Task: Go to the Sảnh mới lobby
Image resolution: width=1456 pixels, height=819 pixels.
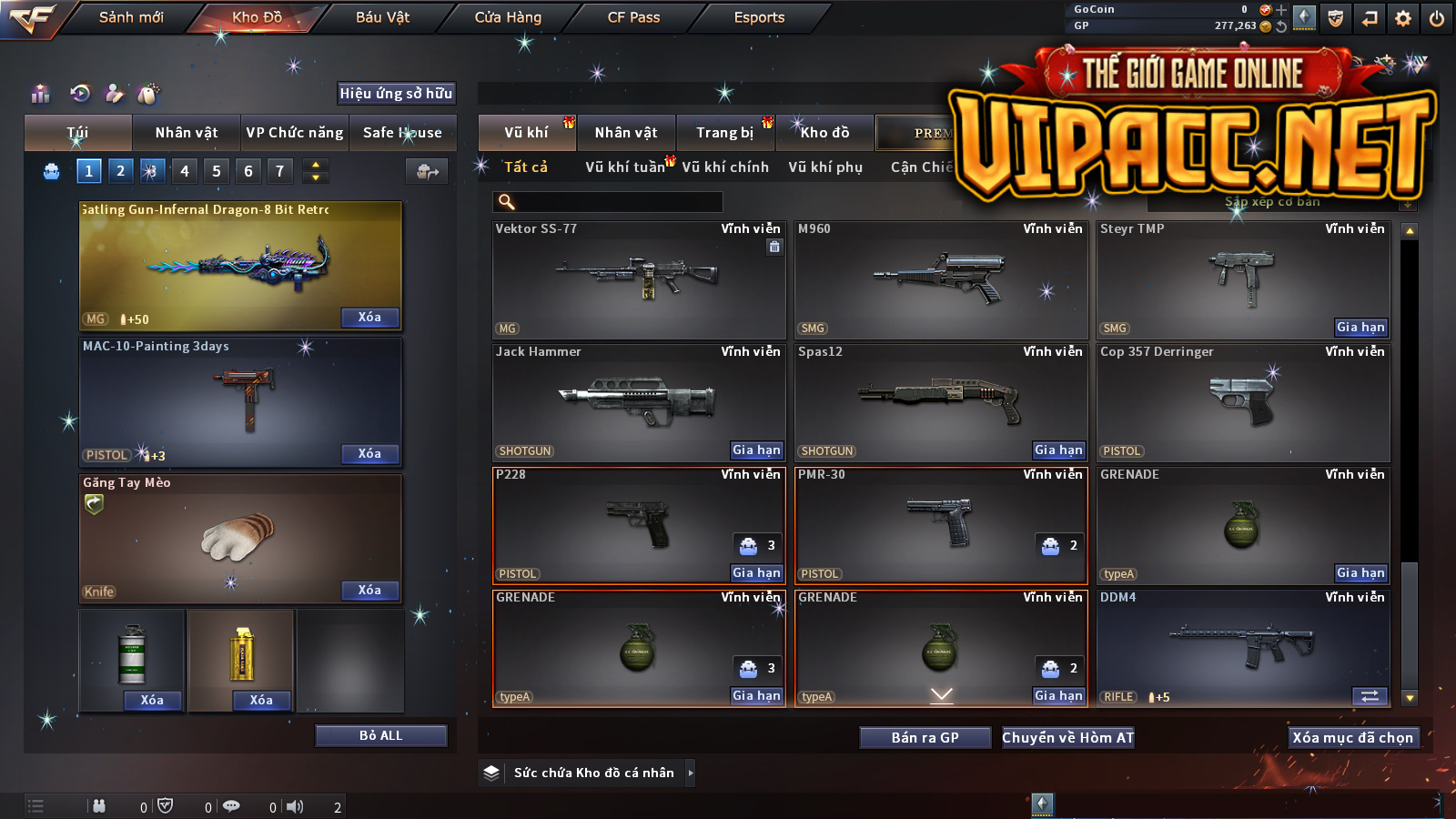Action: pyautogui.click(x=131, y=17)
